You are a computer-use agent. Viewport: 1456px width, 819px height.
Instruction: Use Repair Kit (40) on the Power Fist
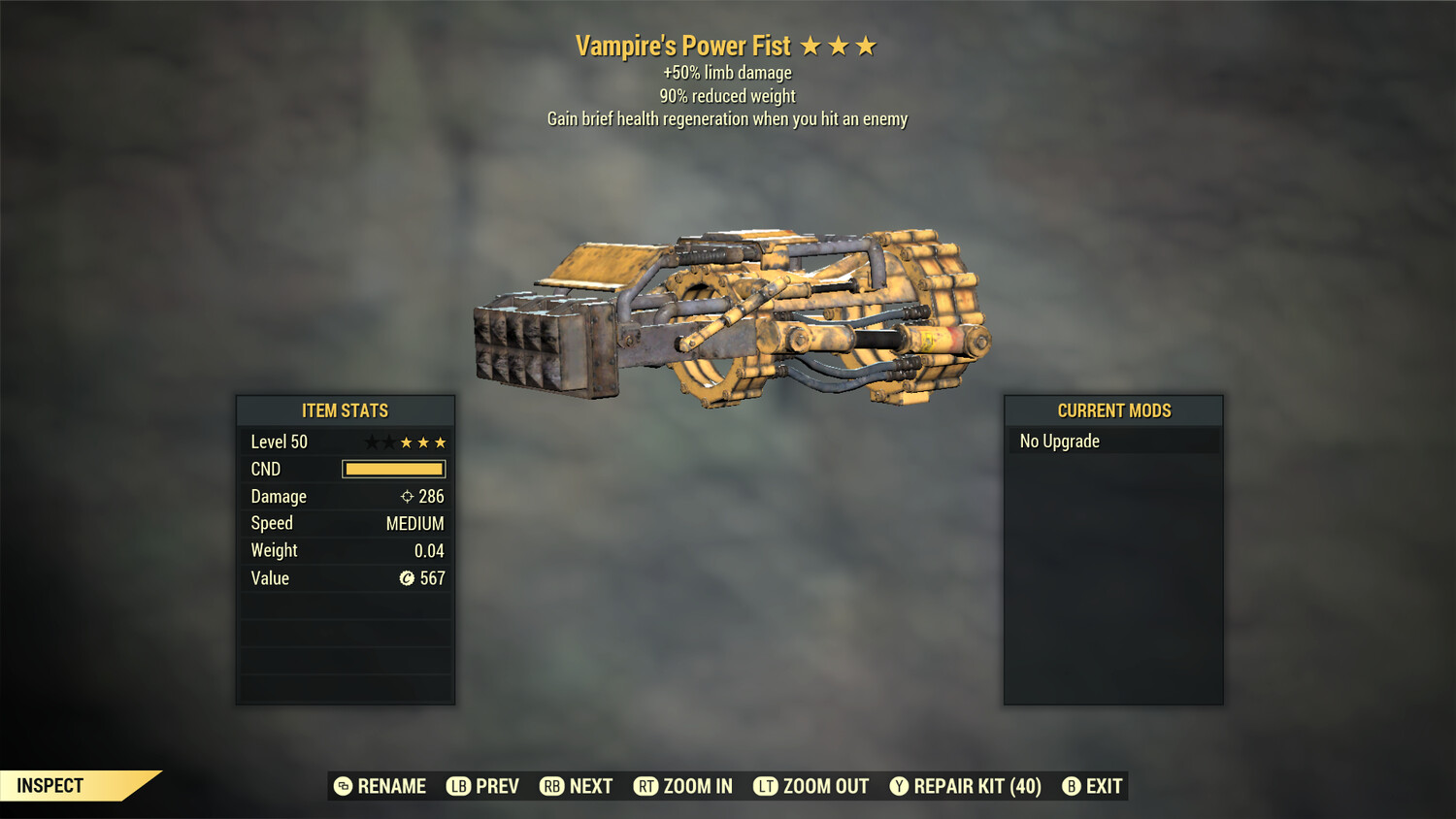(x=966, y=786)
